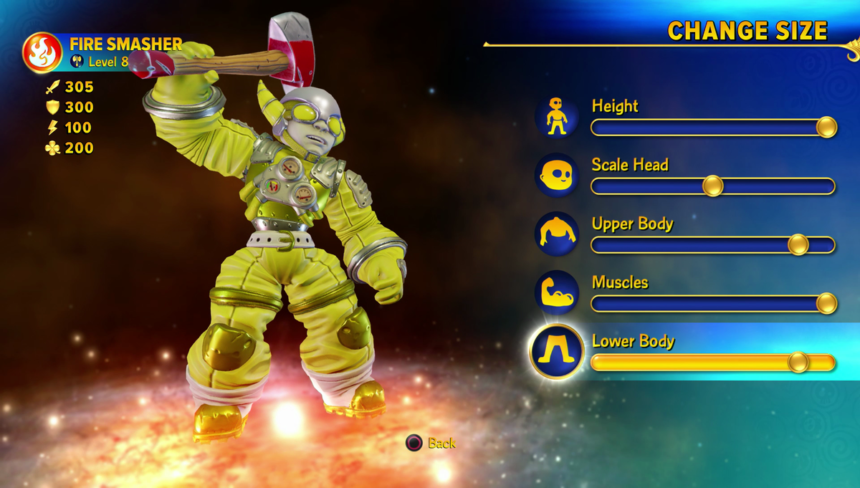This screenshot has width=860, height=488.
Task: Click the Height body figure icon
Action: click(557, 116)
